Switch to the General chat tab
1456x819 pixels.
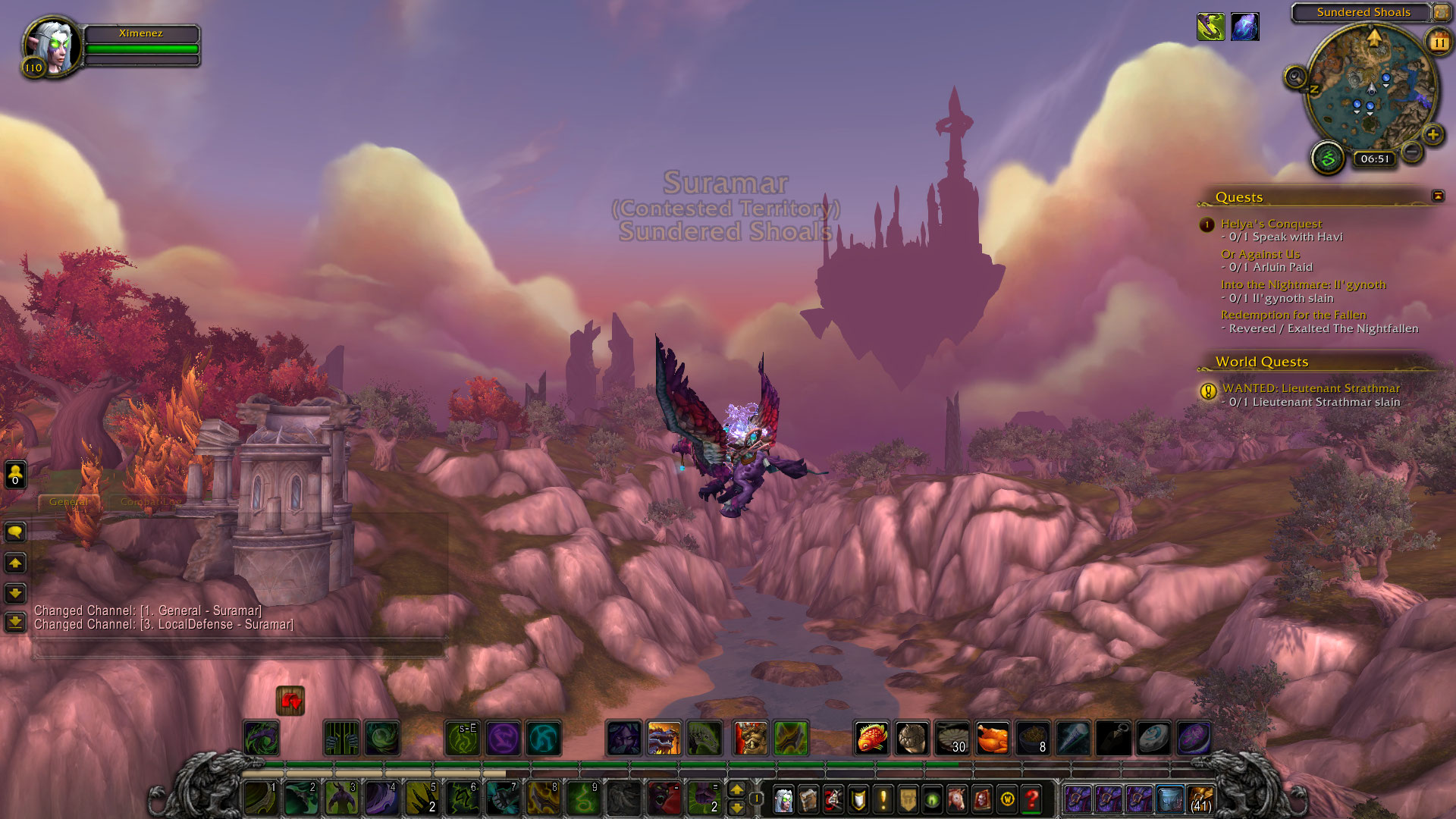pos(68,502)
